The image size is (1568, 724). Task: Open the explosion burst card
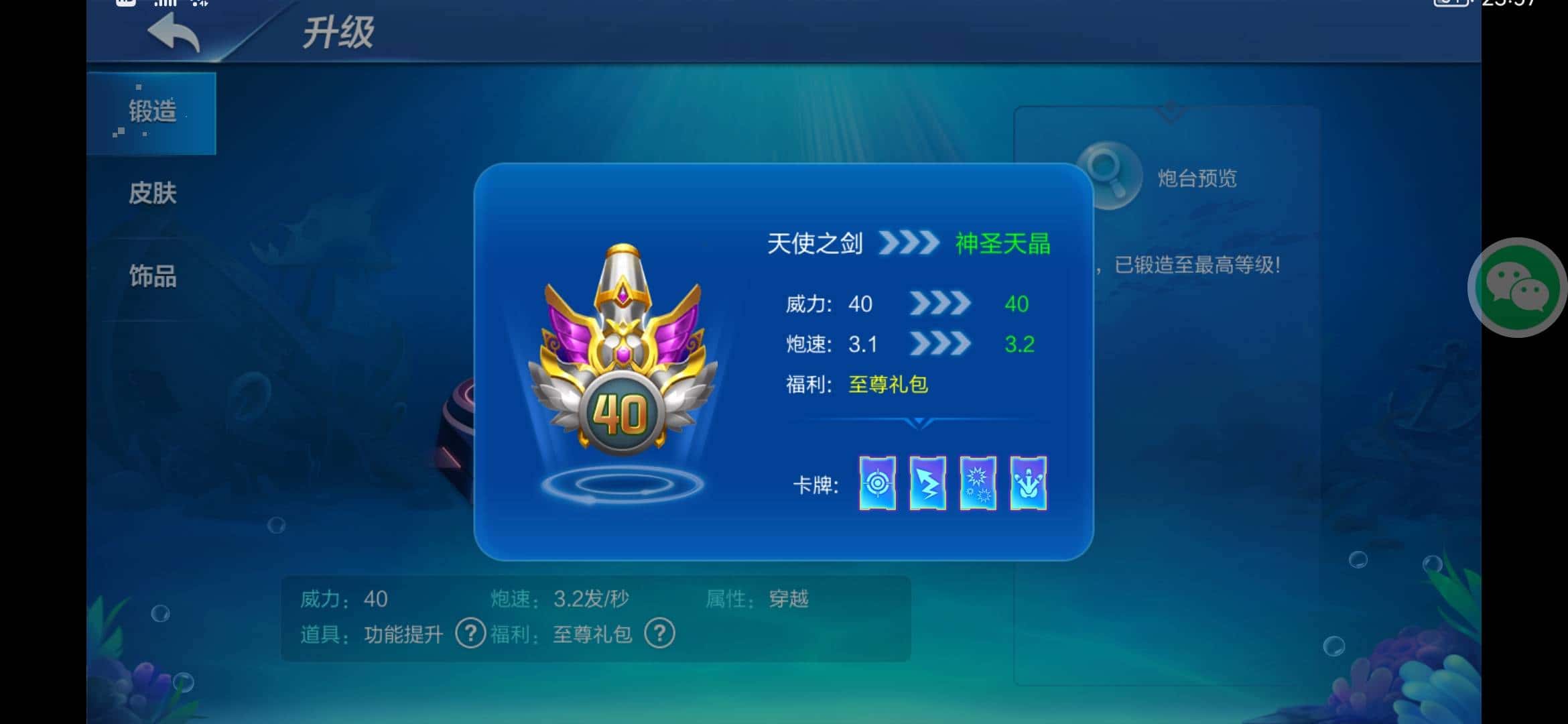click(977, 483)
